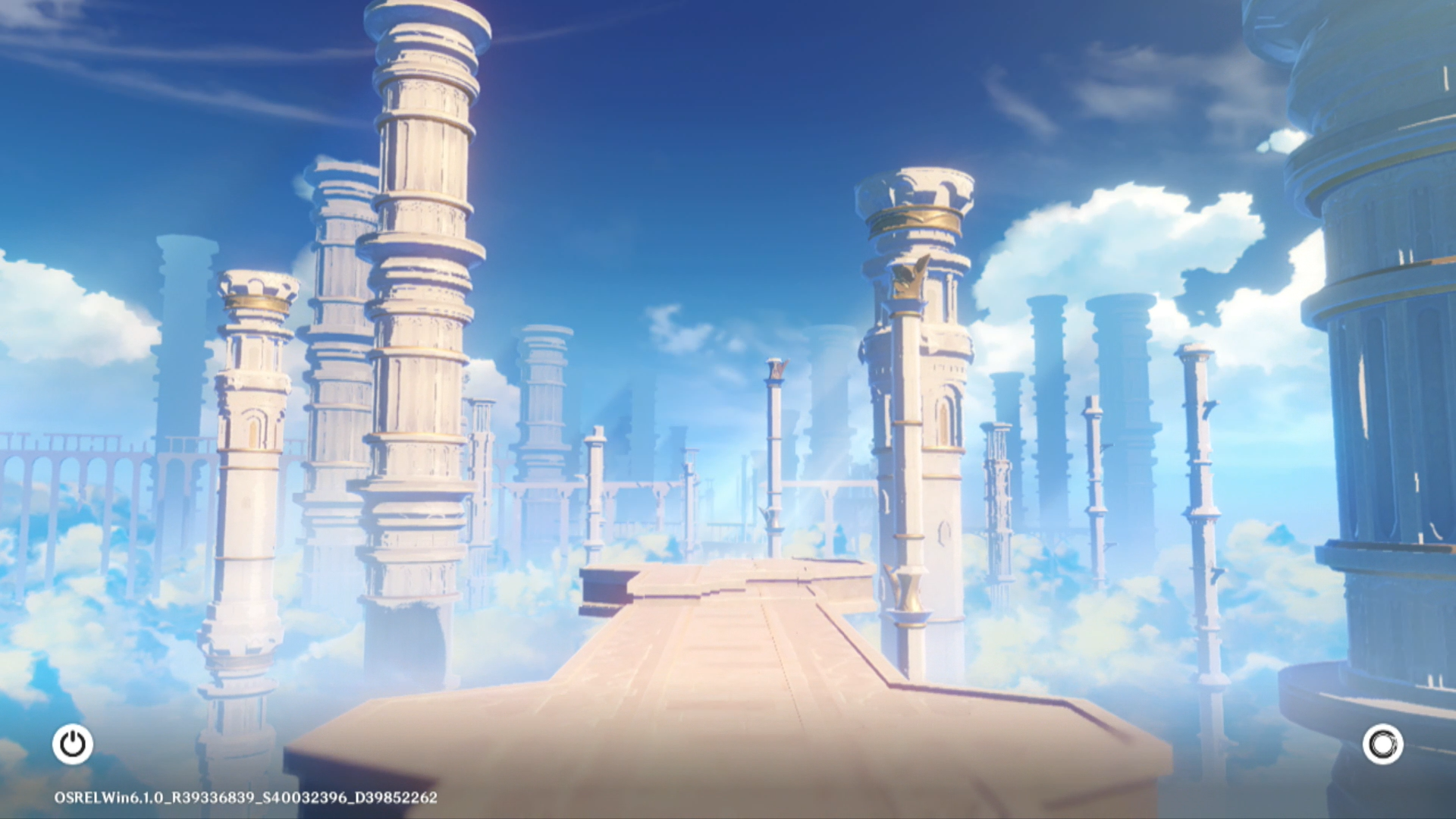The image size is (1456, 819).
Task: Open the circular ring icon button
Action: point(1382,744)
